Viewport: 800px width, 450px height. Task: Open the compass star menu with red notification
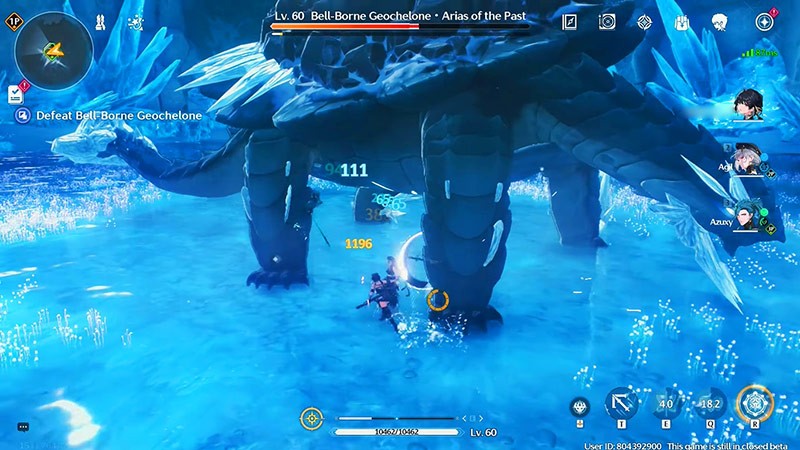click(765, 21)
